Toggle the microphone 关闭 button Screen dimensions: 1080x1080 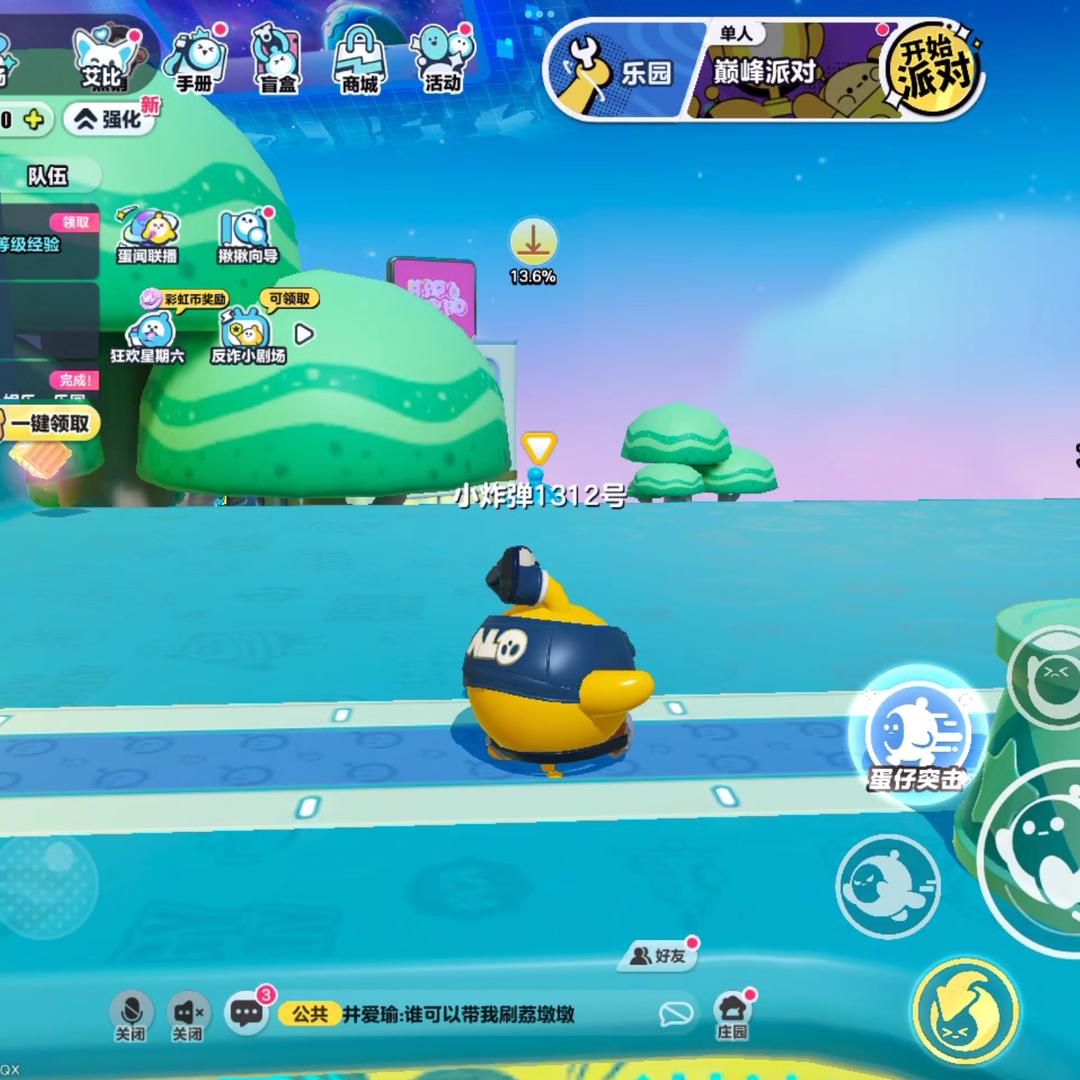[132, 1015]
